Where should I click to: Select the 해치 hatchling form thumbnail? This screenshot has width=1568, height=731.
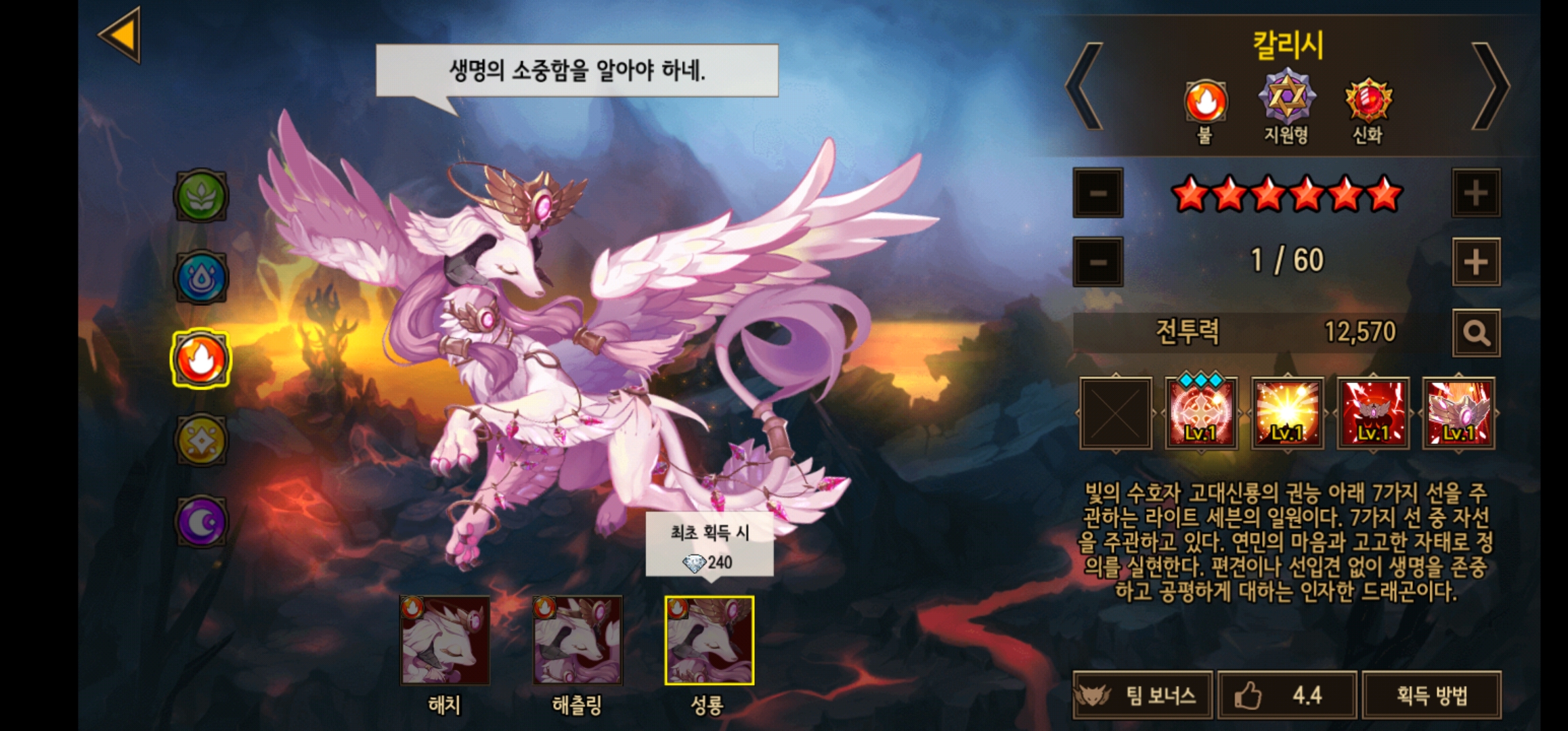click(x=445, y=640)
